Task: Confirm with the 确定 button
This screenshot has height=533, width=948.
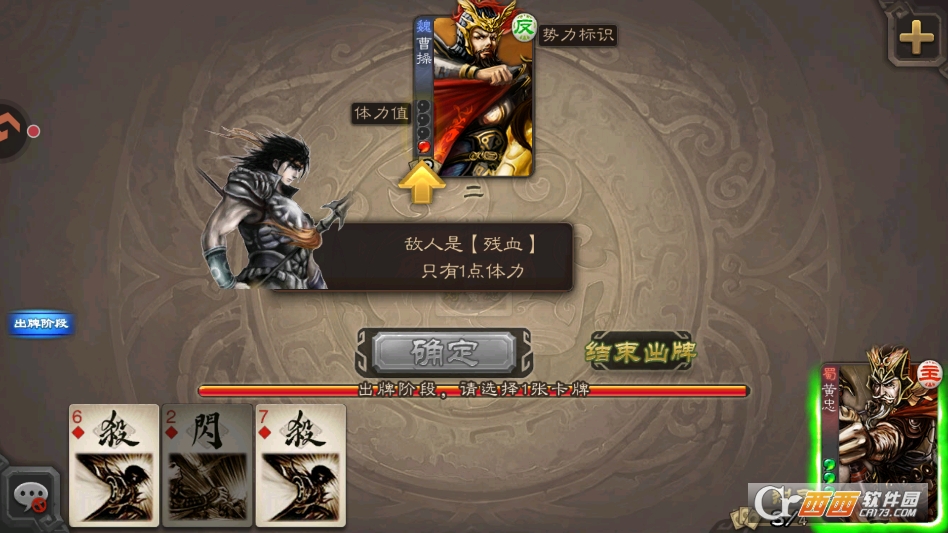Action: 444,353
